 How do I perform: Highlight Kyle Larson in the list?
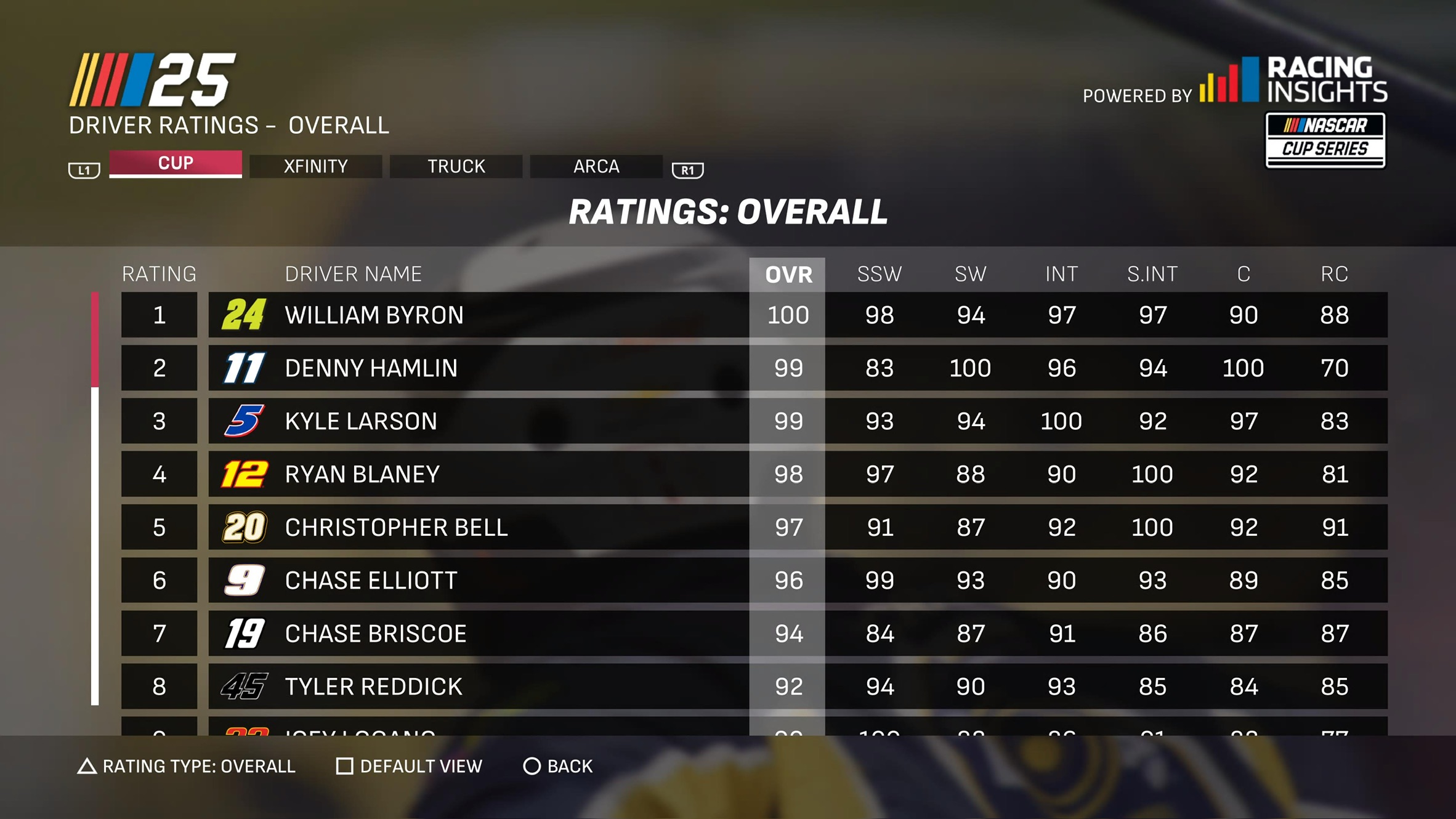361,421
